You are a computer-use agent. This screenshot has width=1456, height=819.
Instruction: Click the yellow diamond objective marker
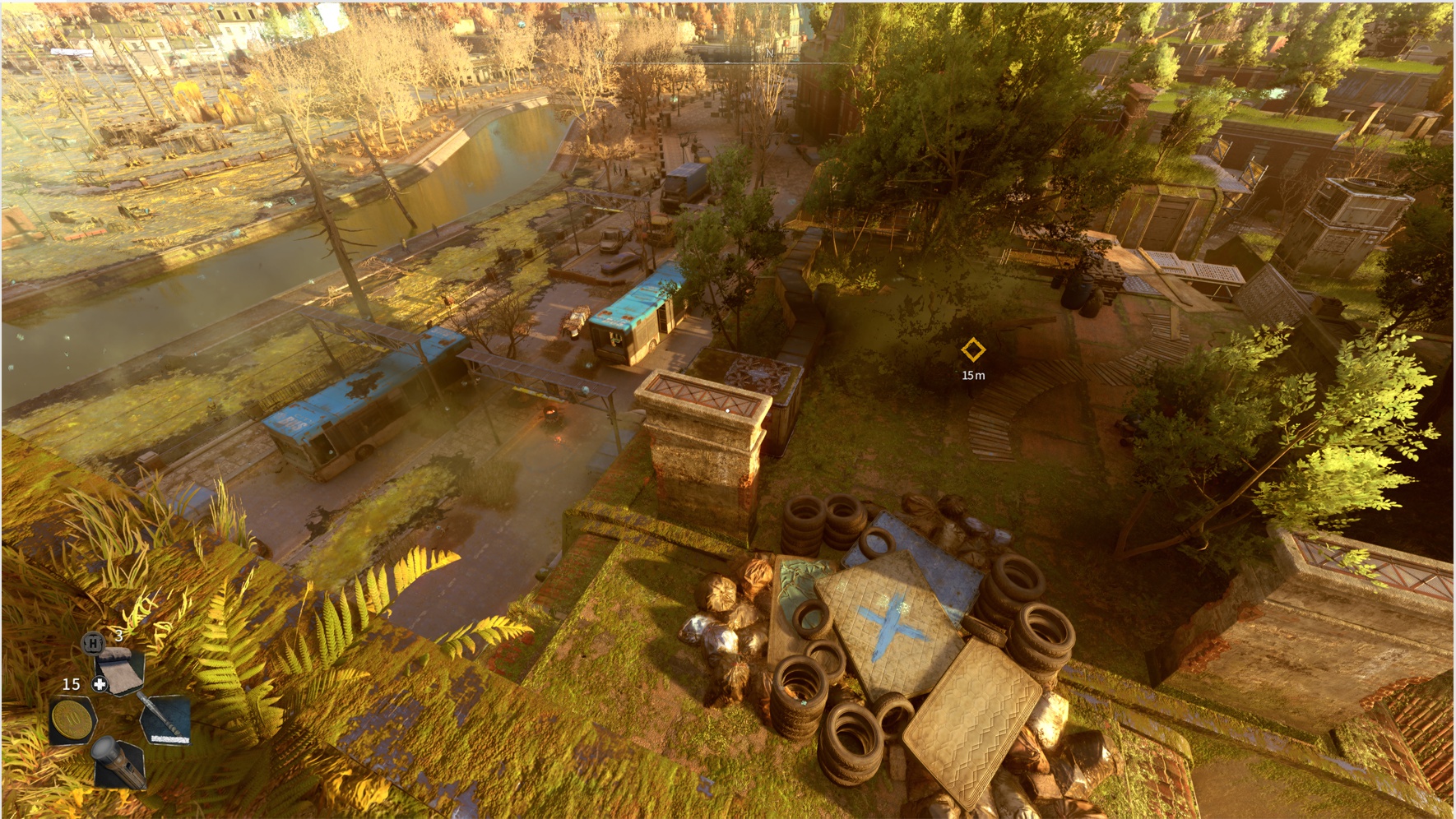[x=973, y=350]
